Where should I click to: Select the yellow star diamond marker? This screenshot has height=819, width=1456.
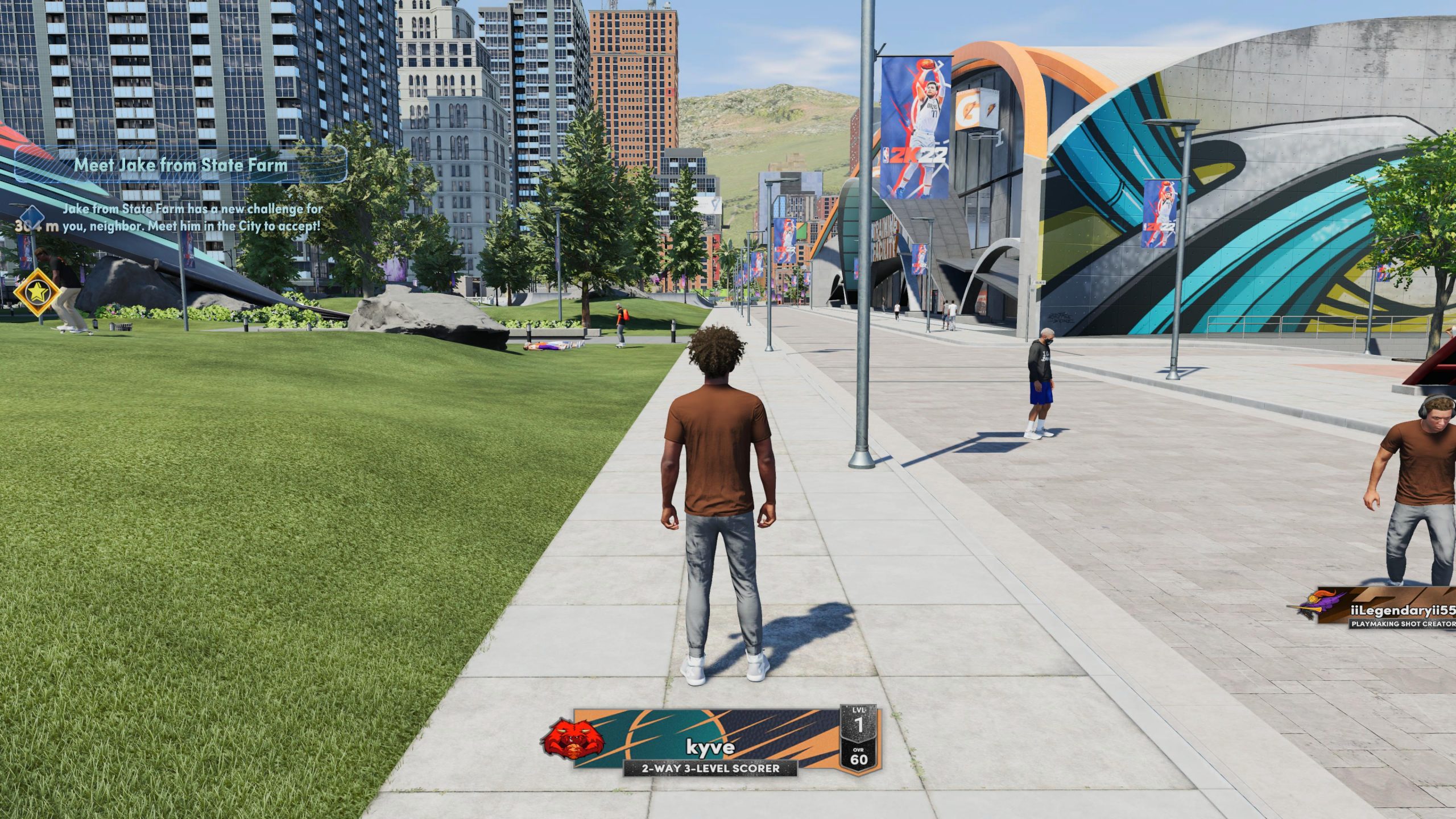click(38, 292)
